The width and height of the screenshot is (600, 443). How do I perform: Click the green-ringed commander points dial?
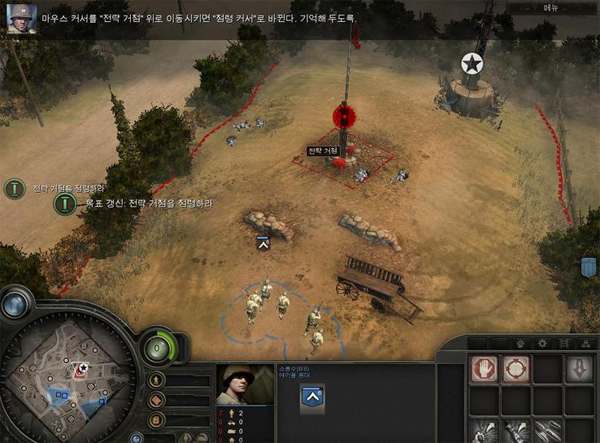click(x=155, y=350)
